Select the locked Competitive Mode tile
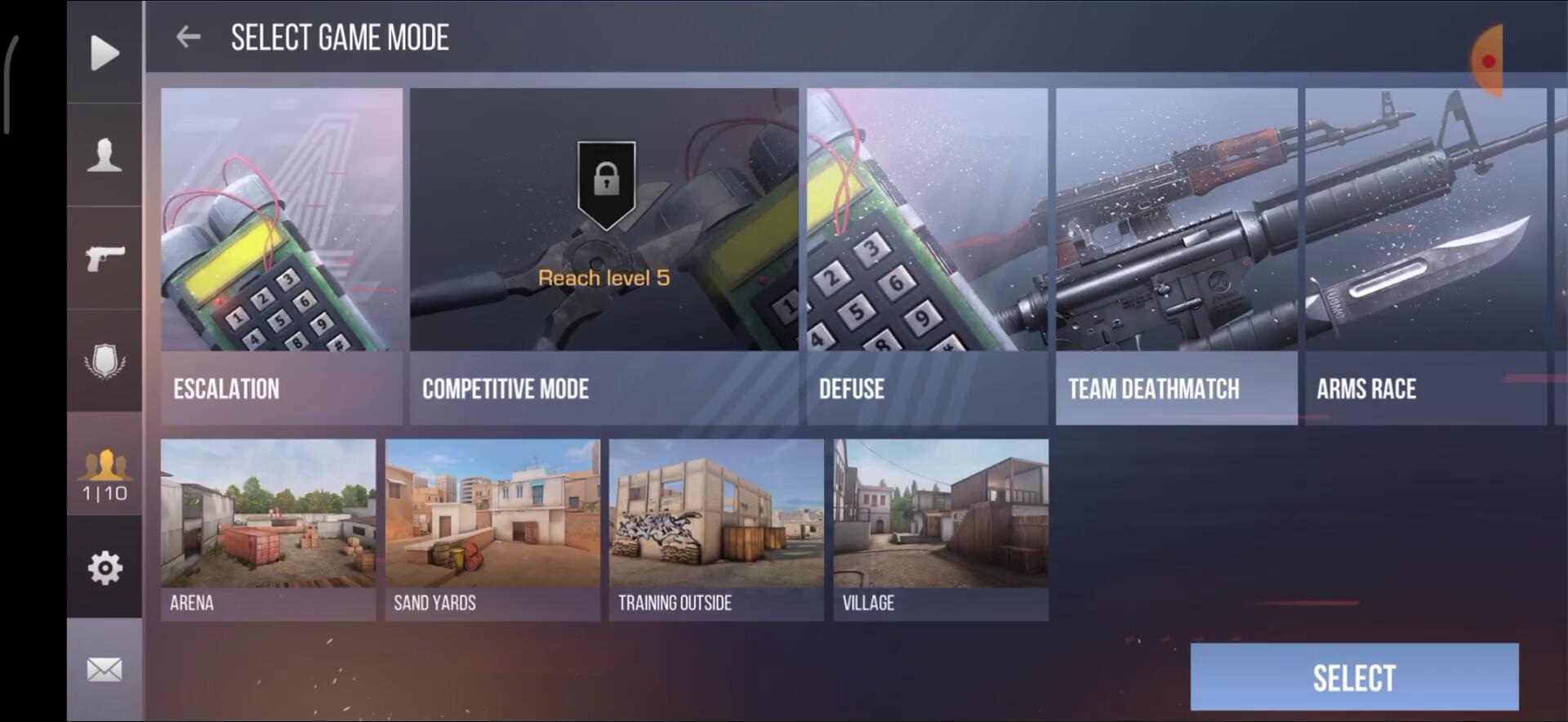Image resolution: width=1568 pixels, height=722 pixels. [x=604, y=256]
